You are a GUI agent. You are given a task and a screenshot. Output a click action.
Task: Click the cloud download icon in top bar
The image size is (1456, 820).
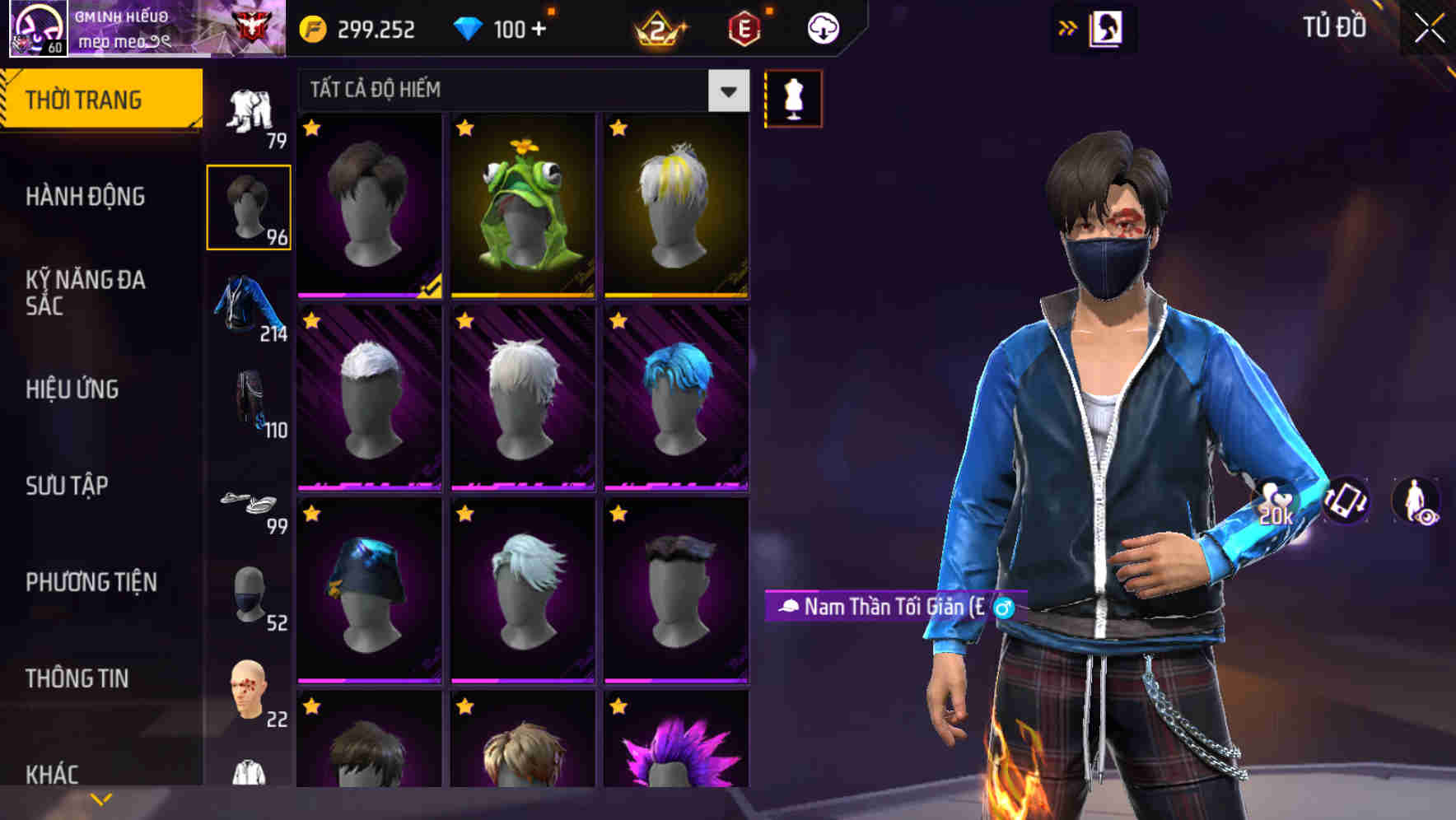click(x=824, y=27)
